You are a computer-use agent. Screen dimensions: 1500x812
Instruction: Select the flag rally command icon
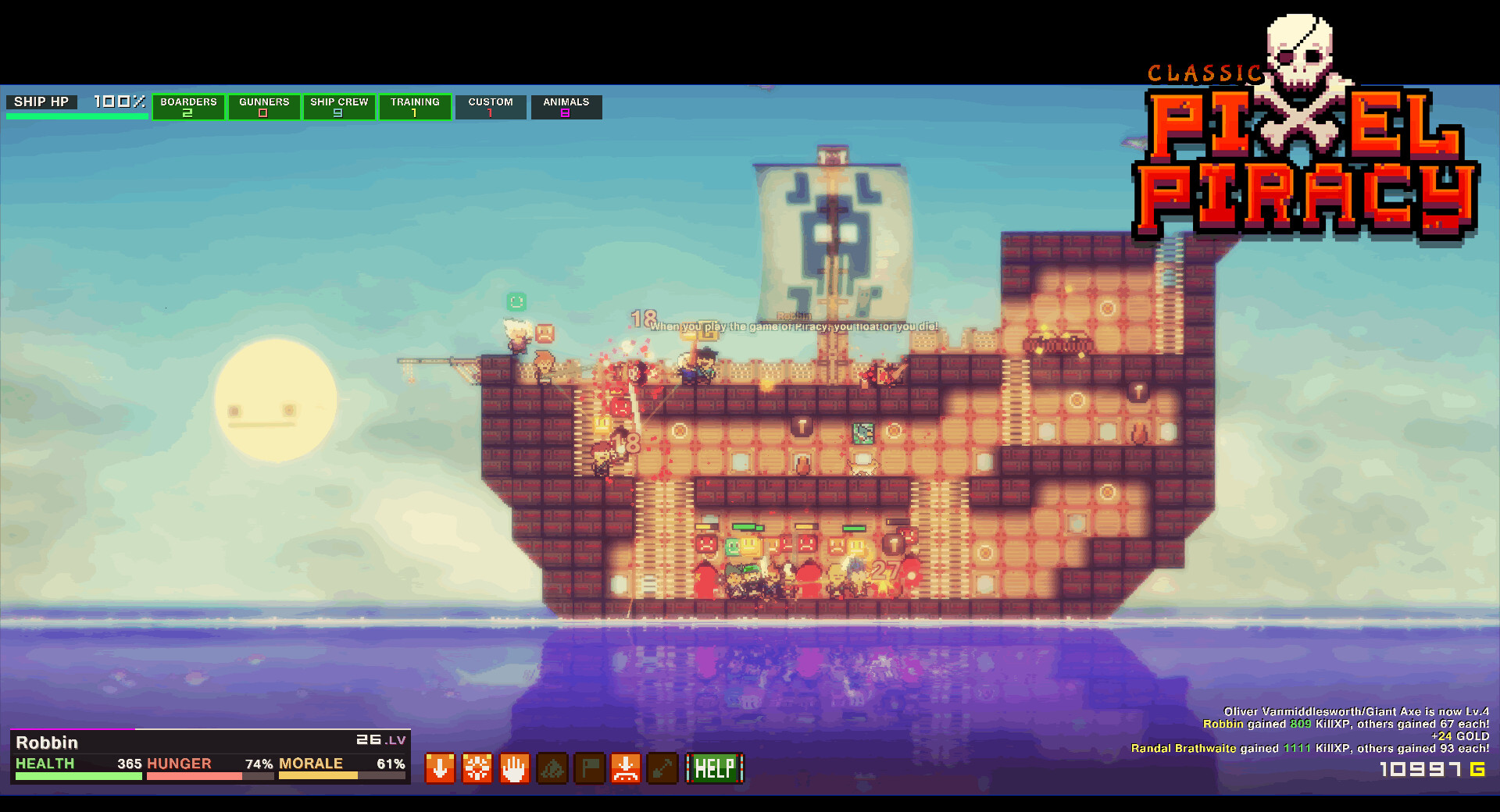pyautogui.click(x=590, y=769)
